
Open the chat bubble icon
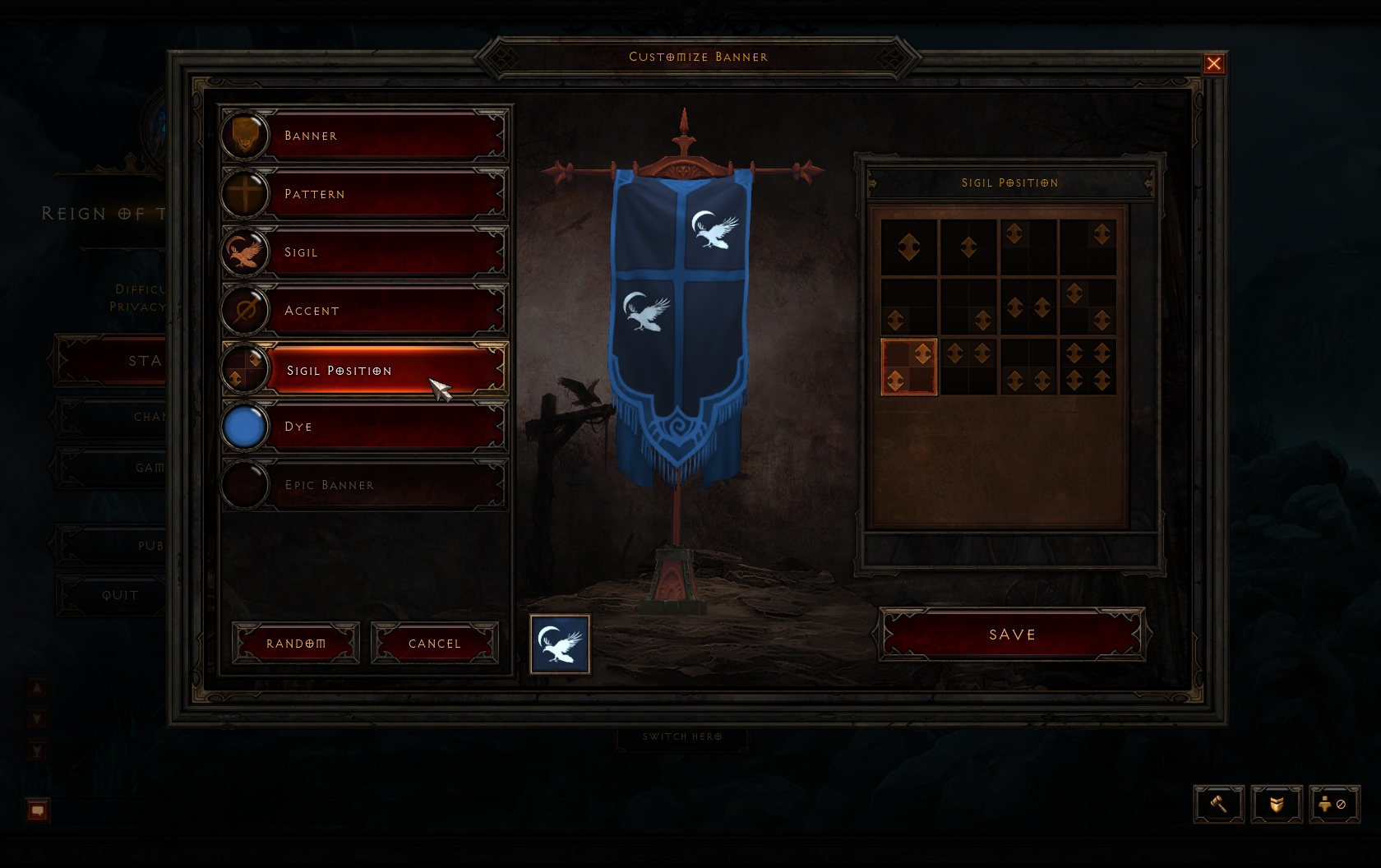(x=38, y=810)
